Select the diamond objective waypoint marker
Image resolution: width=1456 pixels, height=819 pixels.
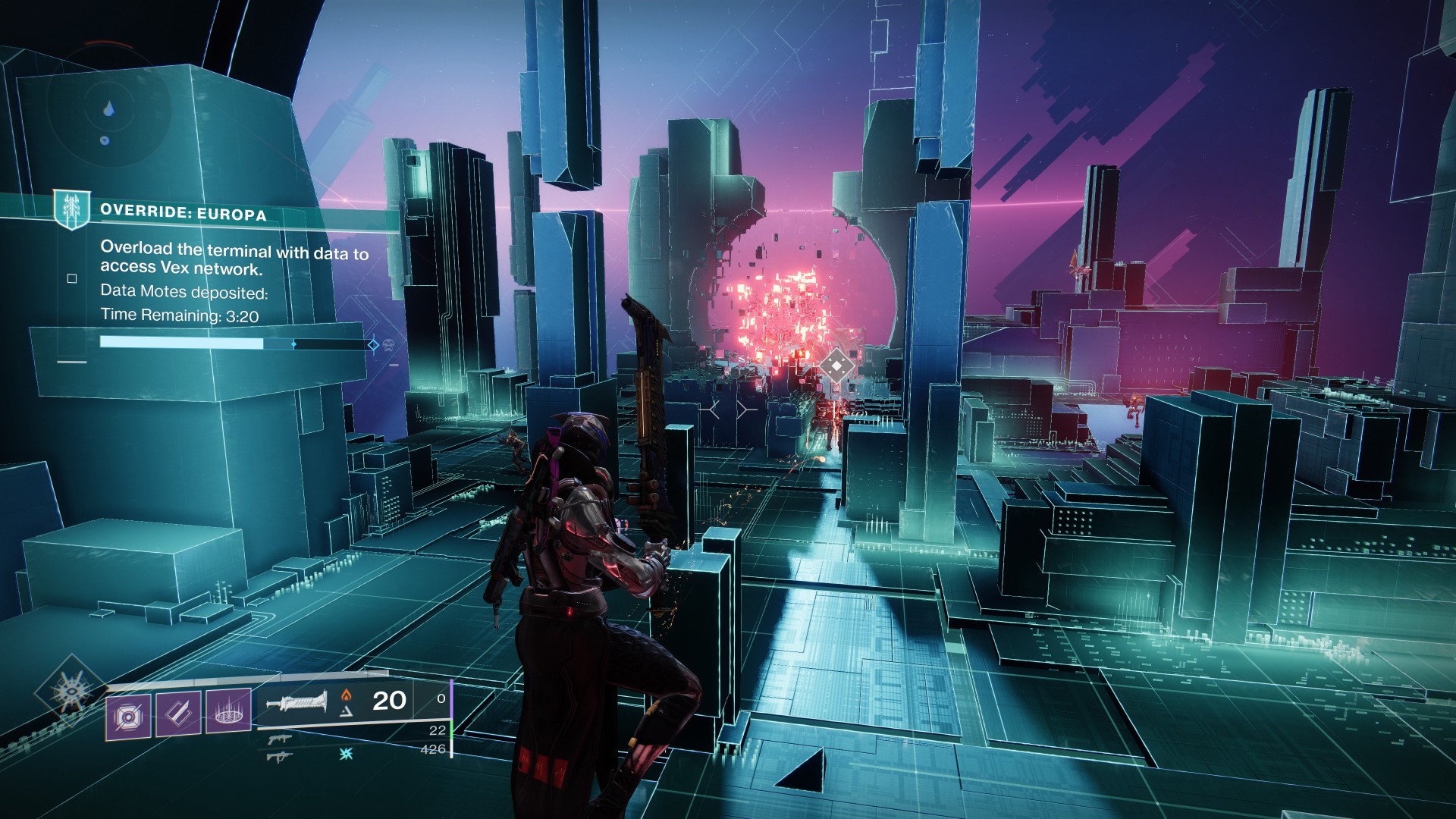coord(836,368)
